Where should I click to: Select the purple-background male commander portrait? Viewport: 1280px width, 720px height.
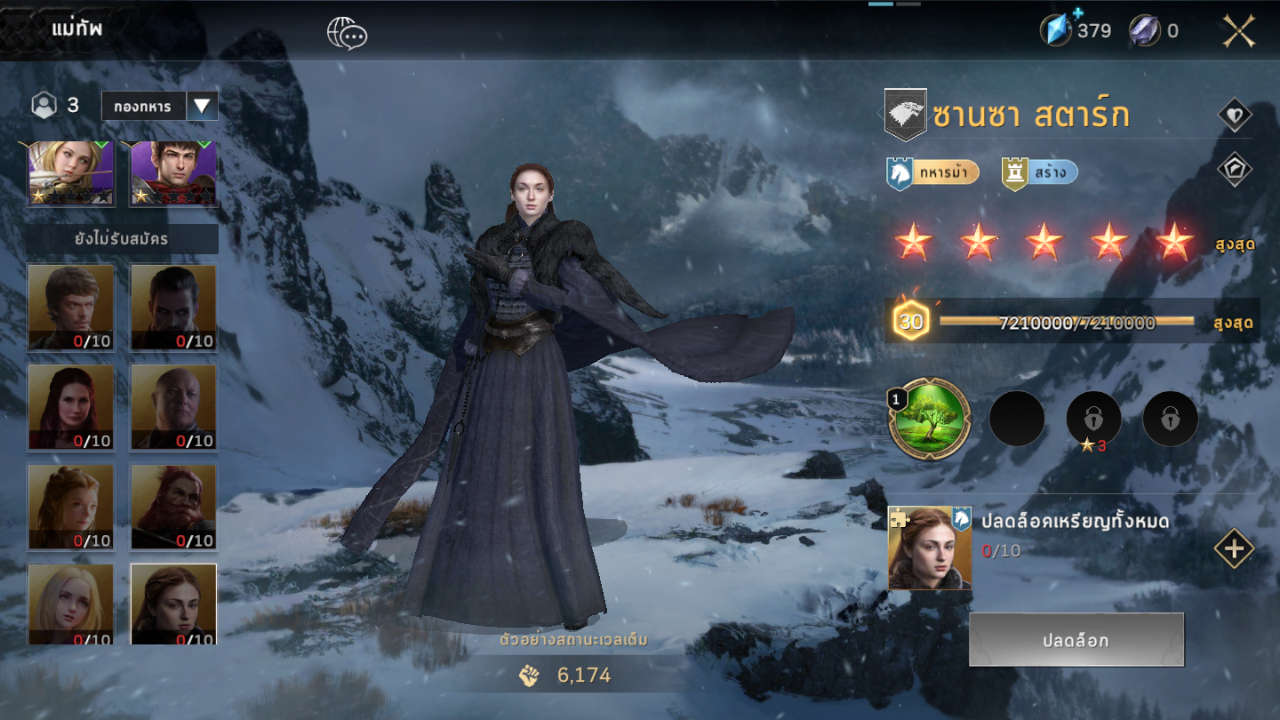point(174,173)
